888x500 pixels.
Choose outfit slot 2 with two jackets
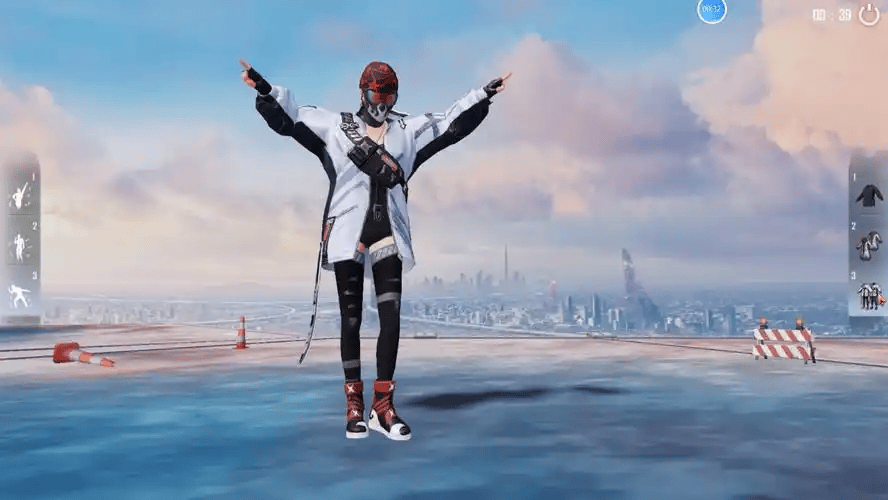pos(868,245)
